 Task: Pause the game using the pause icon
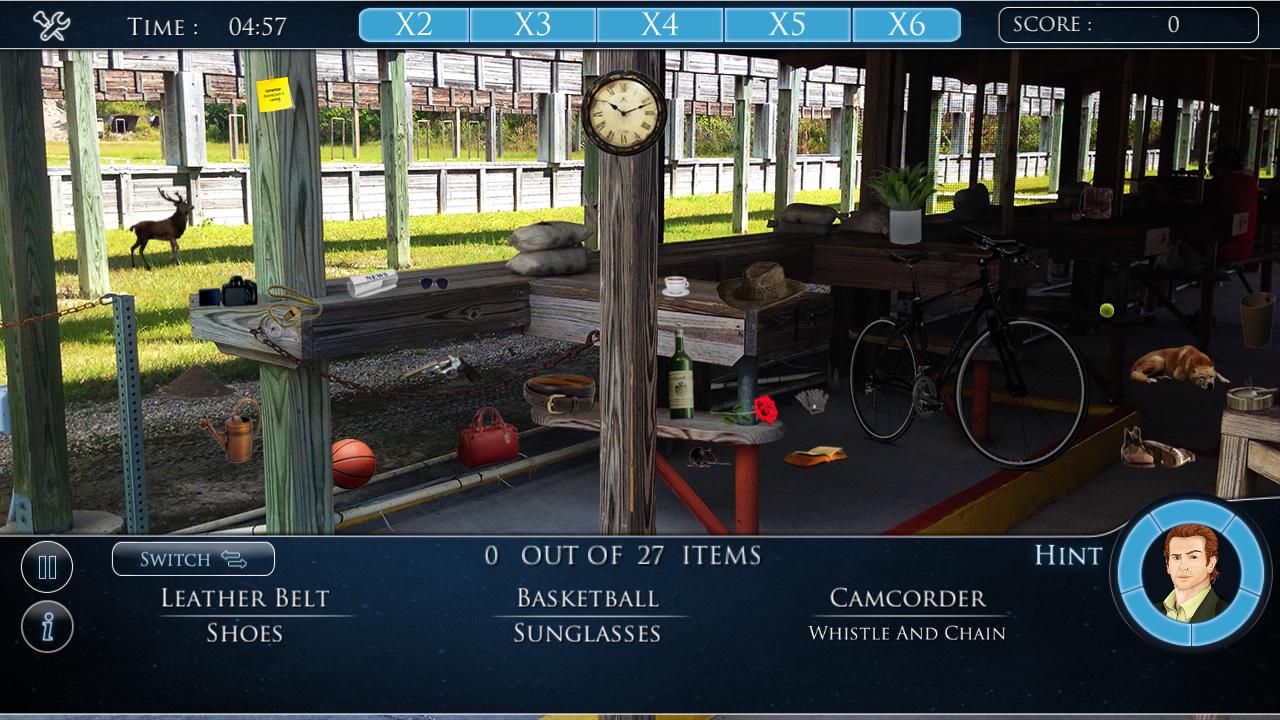point(46,566)
